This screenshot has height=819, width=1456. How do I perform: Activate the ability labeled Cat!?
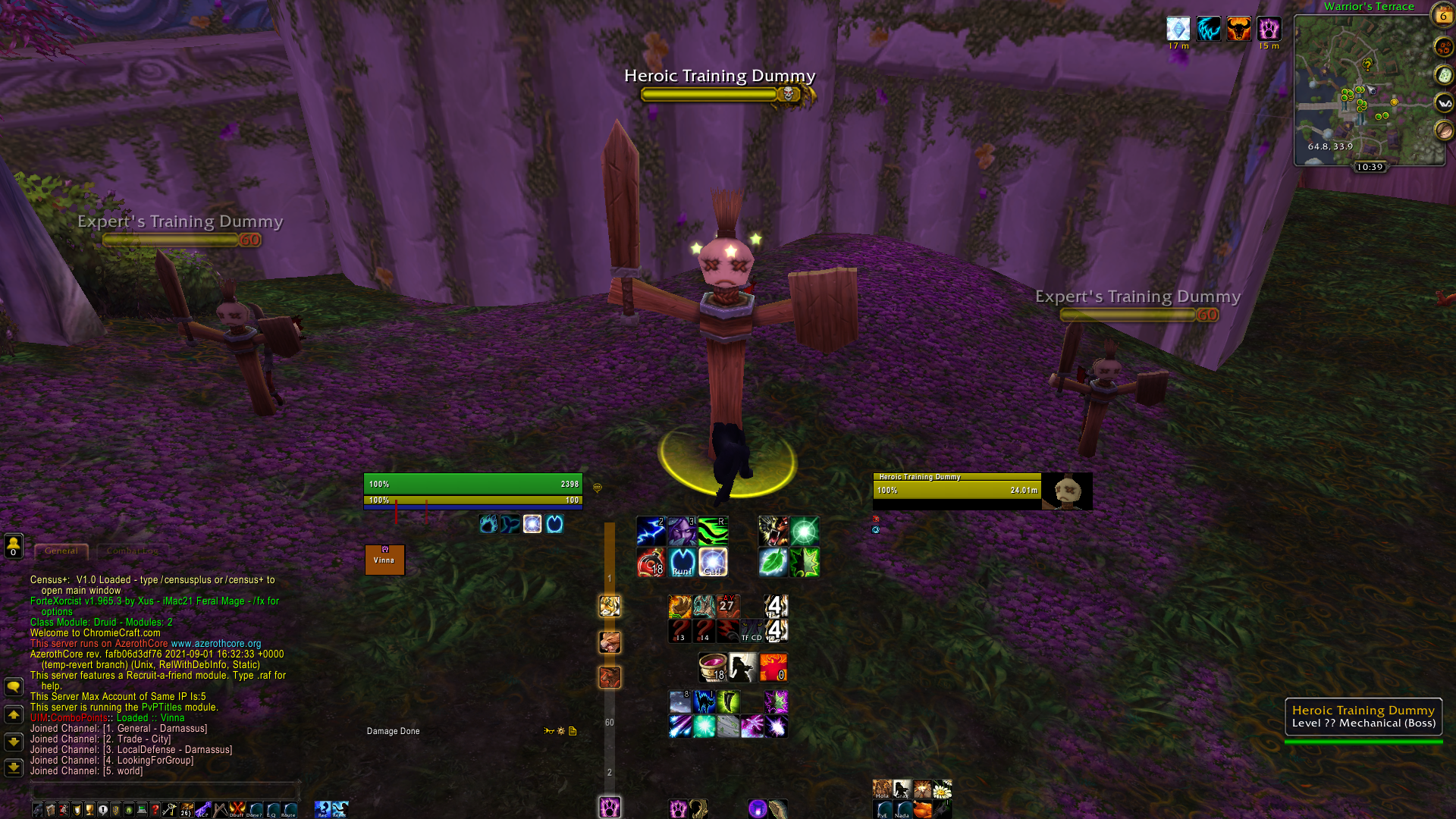[713, 563]
